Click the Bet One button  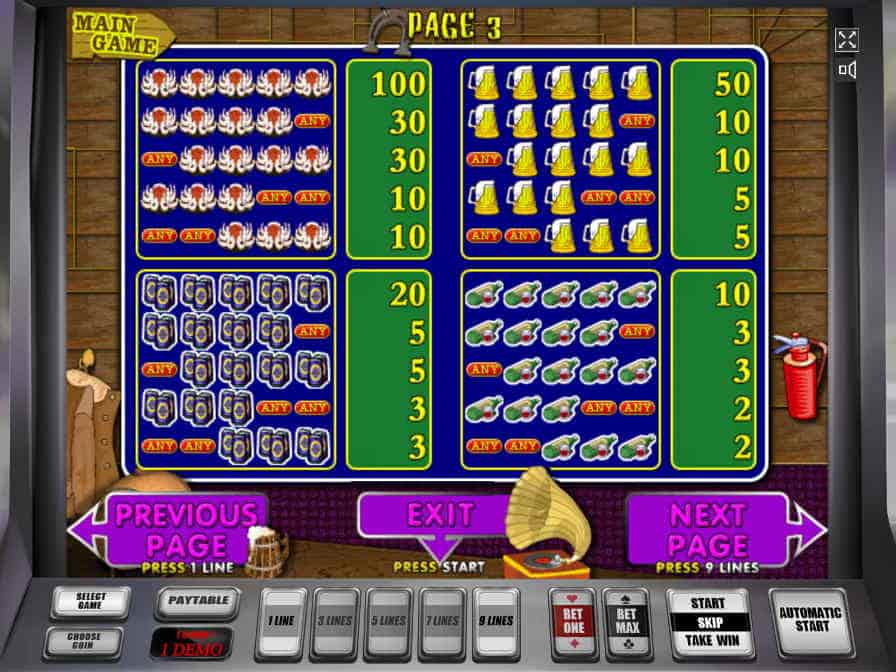[x=573, y=622]
